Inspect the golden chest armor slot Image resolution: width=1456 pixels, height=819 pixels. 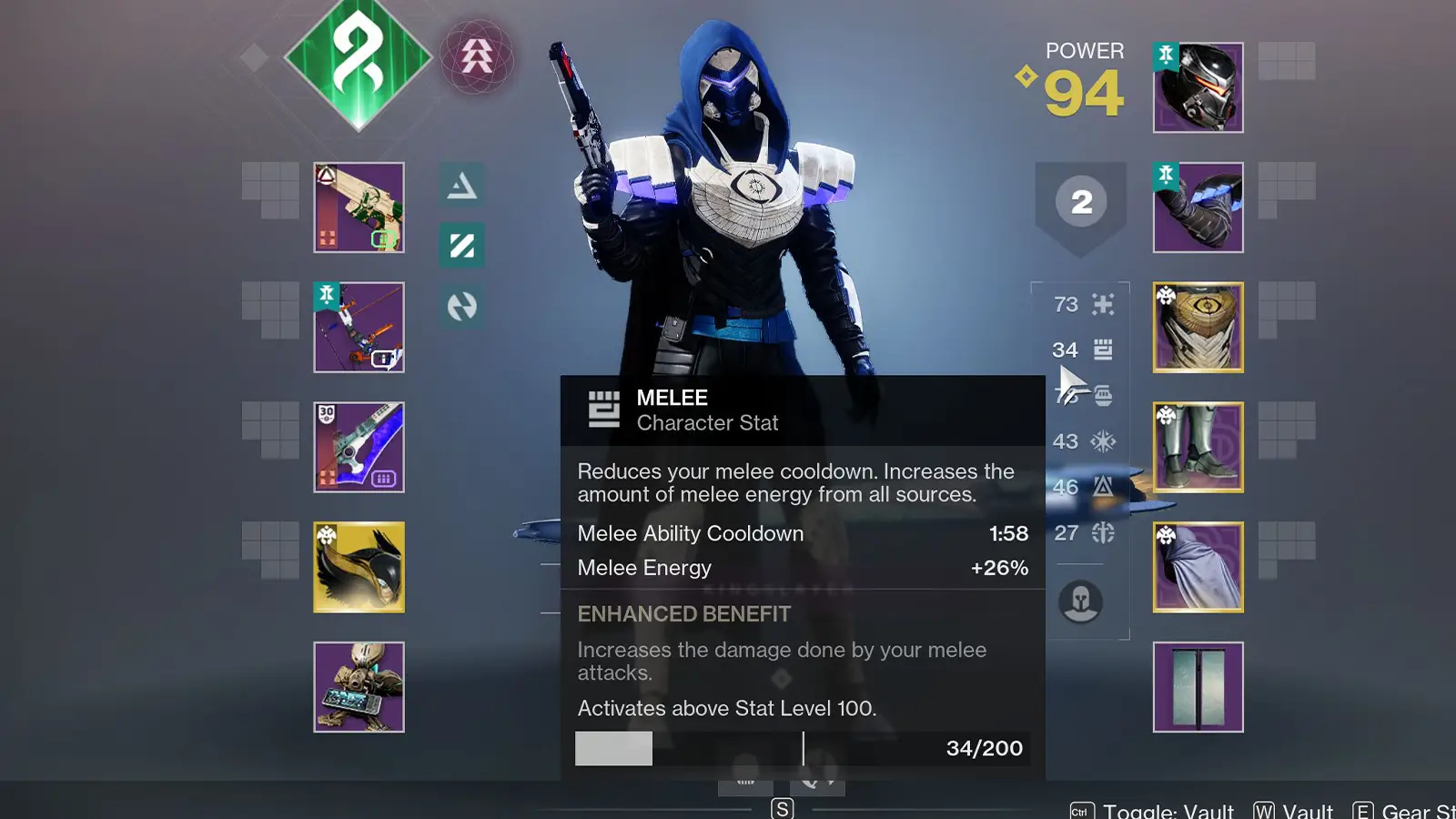click(1197, 328)
